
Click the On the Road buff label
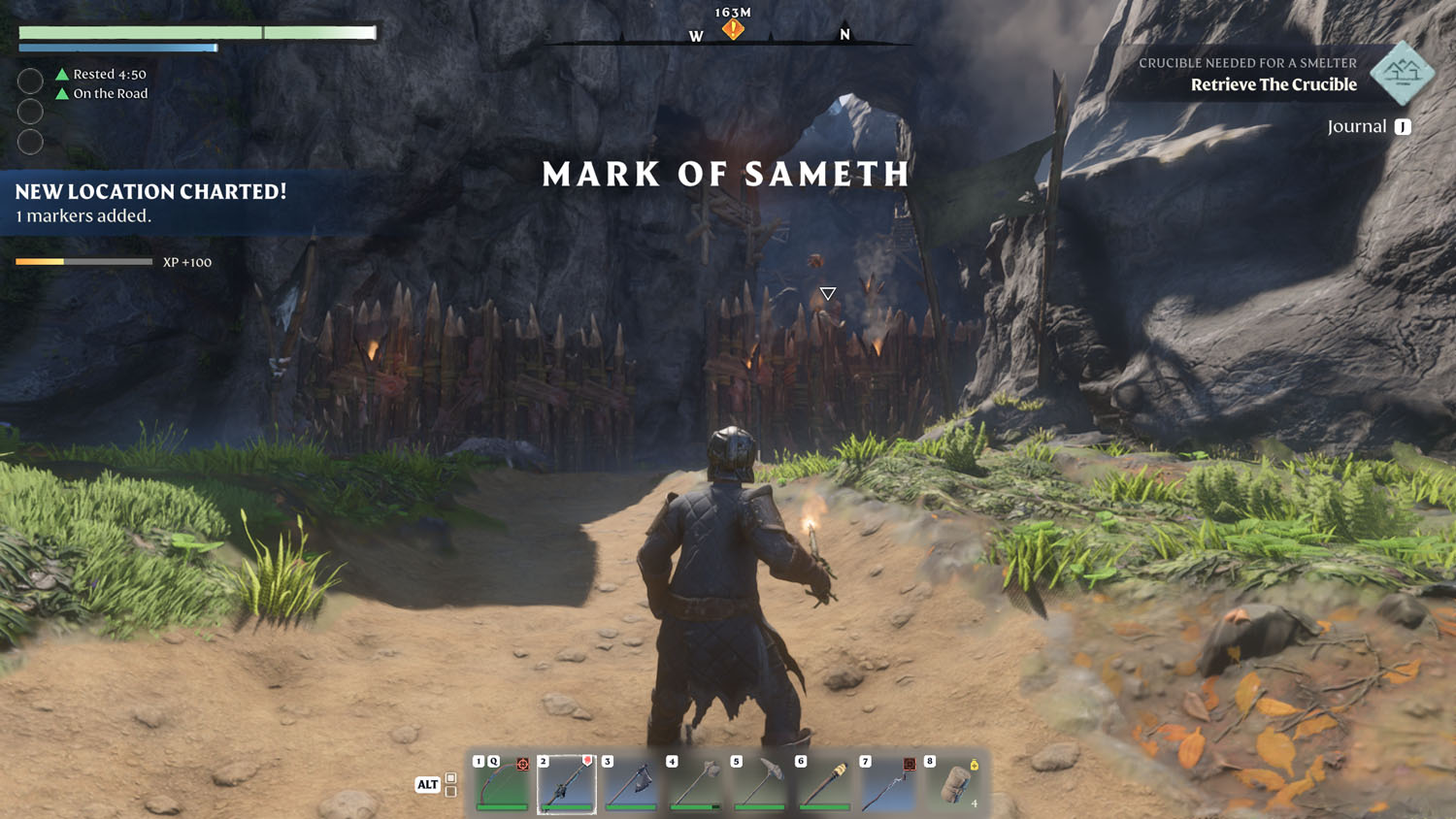pos(109,93)
